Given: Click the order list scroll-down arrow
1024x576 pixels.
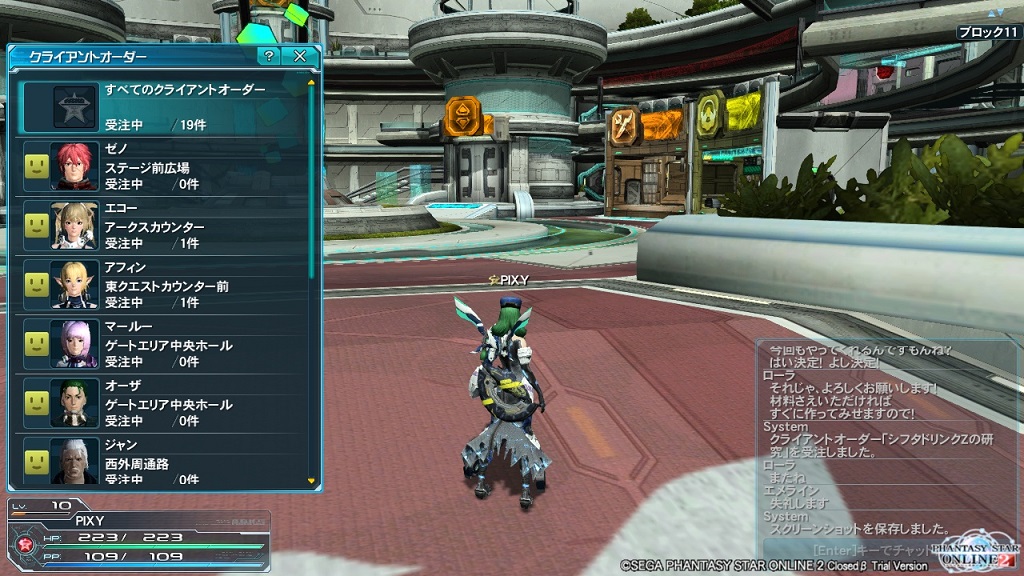Looking at the screenshot, I should click(311, 481).
